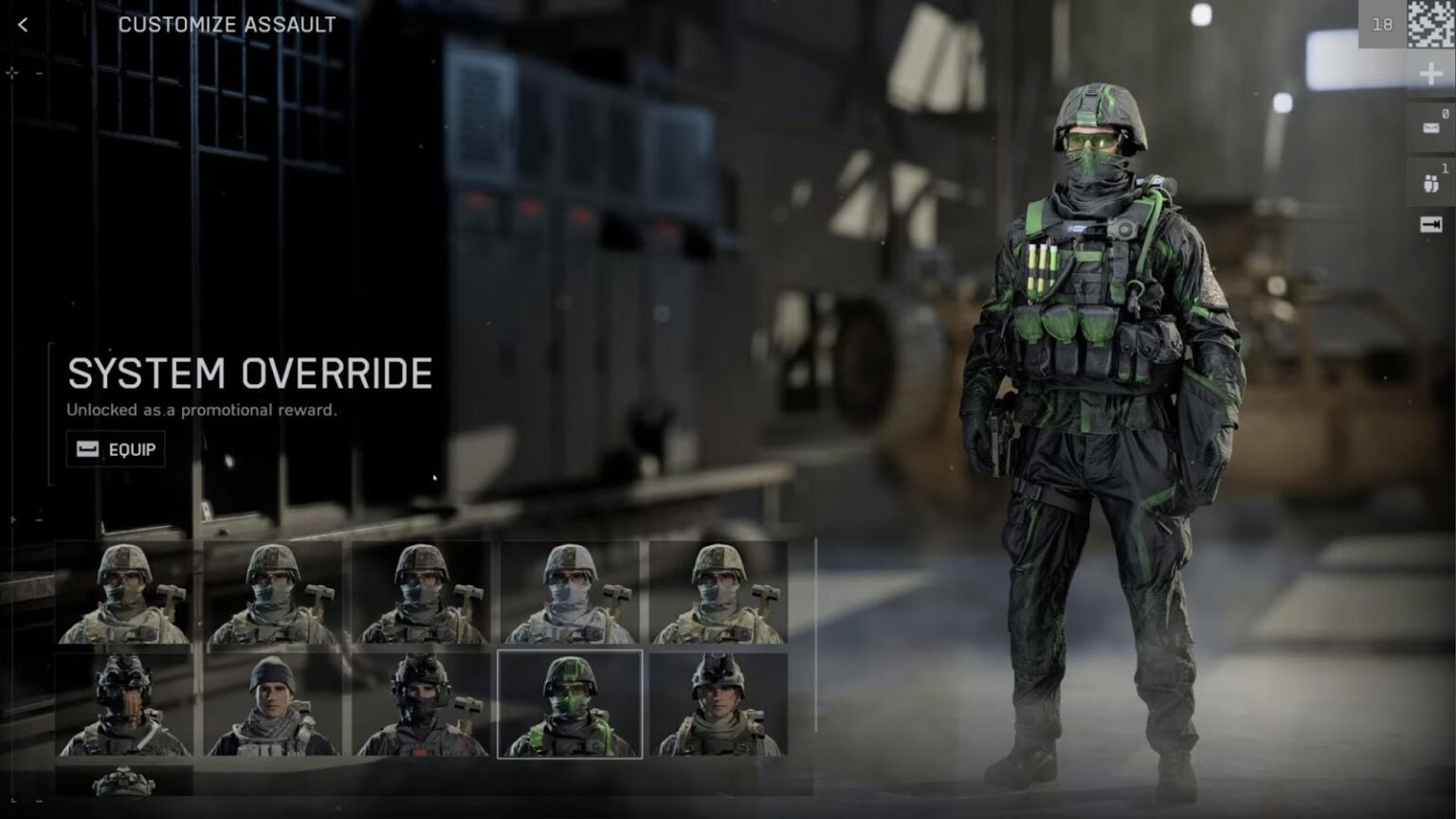Select the last skin in the top row
The image size is (1456, 819).
[719, 592]
